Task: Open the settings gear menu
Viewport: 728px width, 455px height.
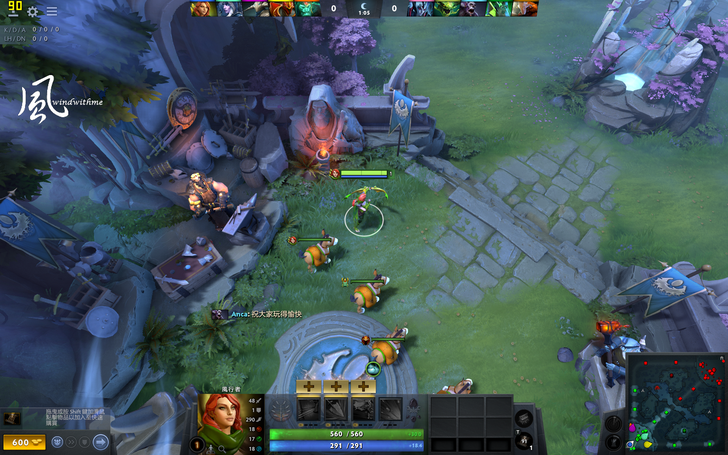Action: point(33,11)
